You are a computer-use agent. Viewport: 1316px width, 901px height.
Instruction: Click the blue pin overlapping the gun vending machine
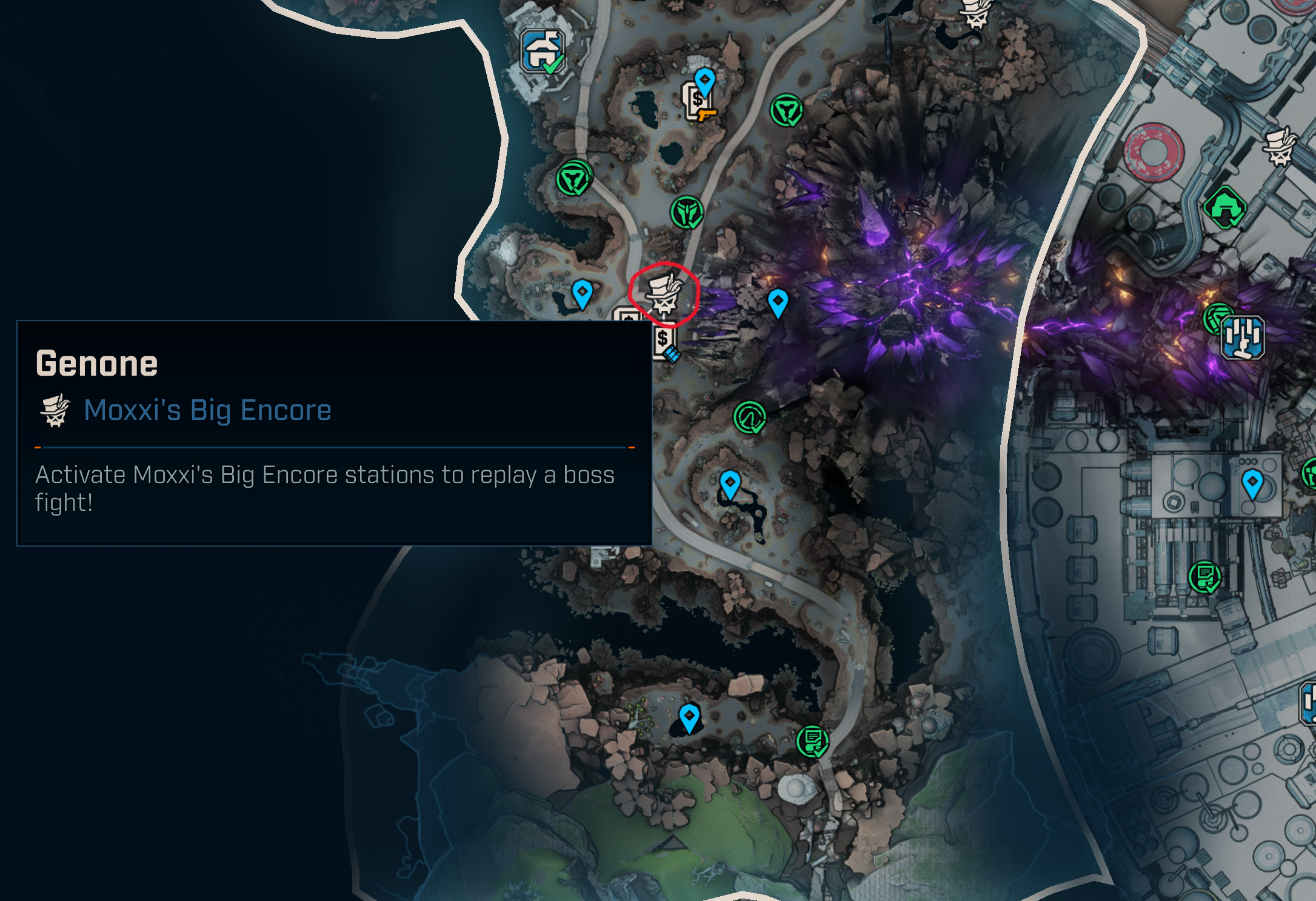click(x=704, y=80)
